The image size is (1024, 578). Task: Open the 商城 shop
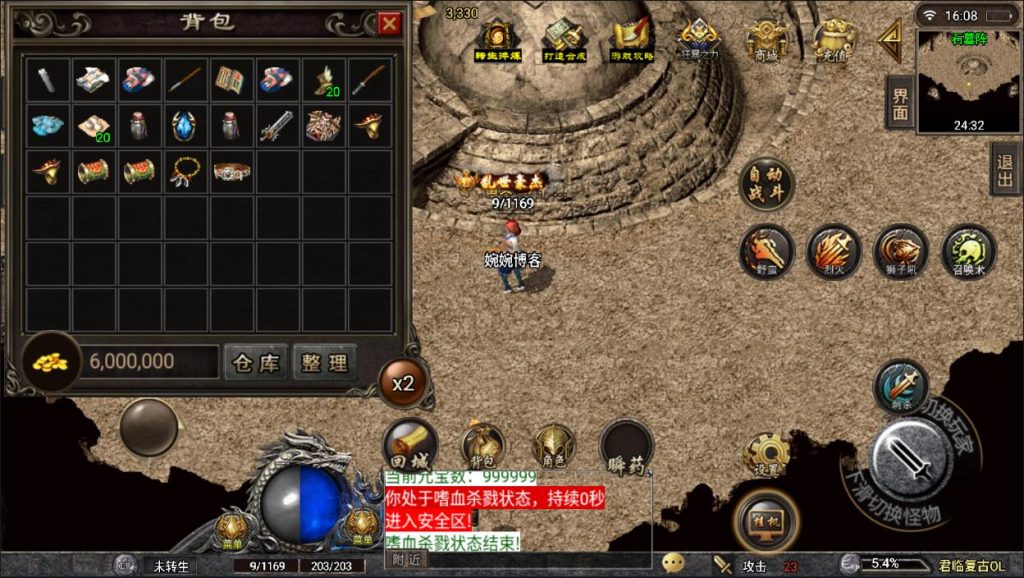point(765,41)
